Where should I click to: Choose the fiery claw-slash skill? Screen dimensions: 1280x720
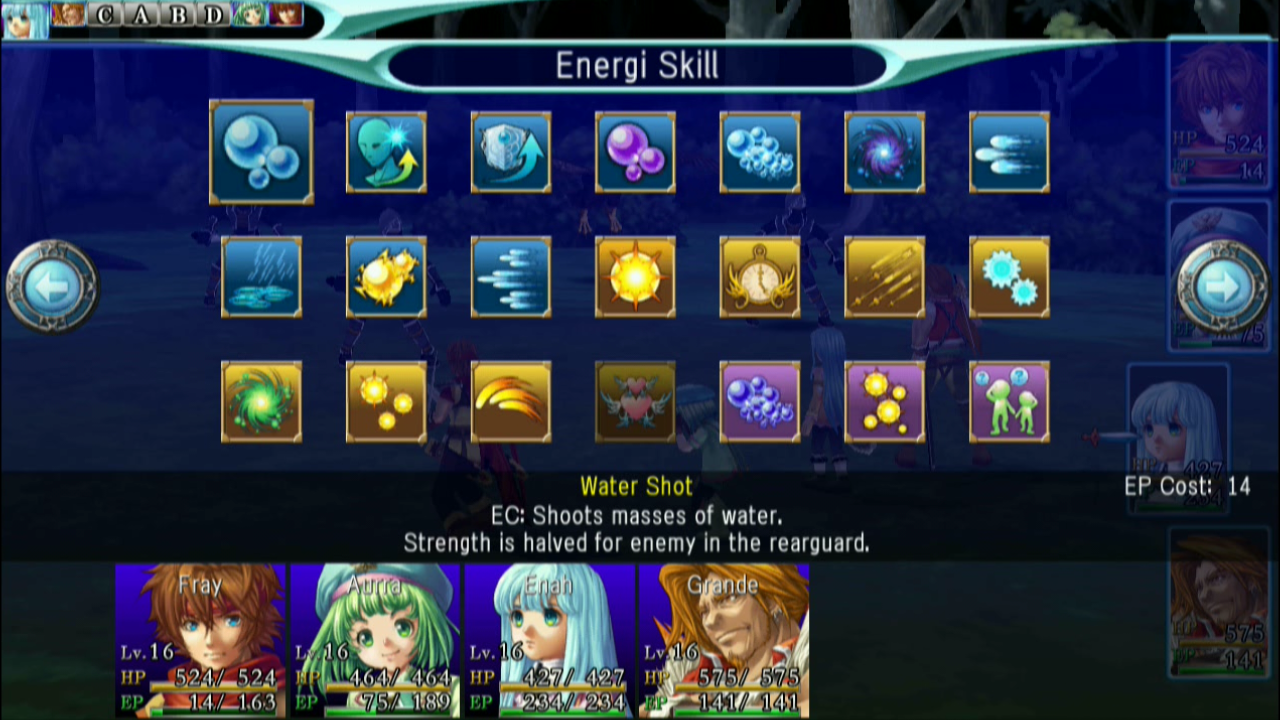click(511, 402)
